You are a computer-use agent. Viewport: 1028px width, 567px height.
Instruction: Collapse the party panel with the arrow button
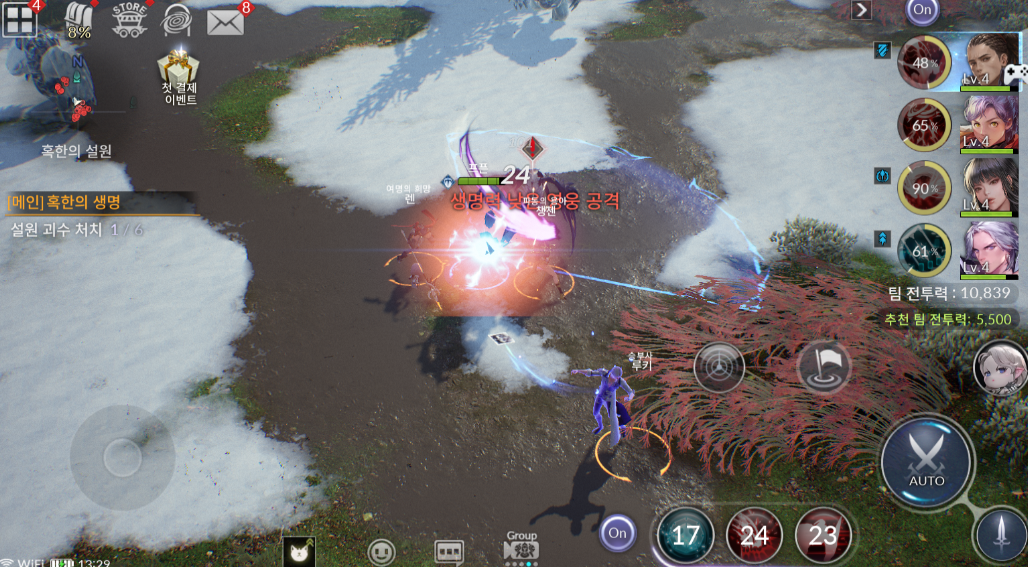(861, 10)
